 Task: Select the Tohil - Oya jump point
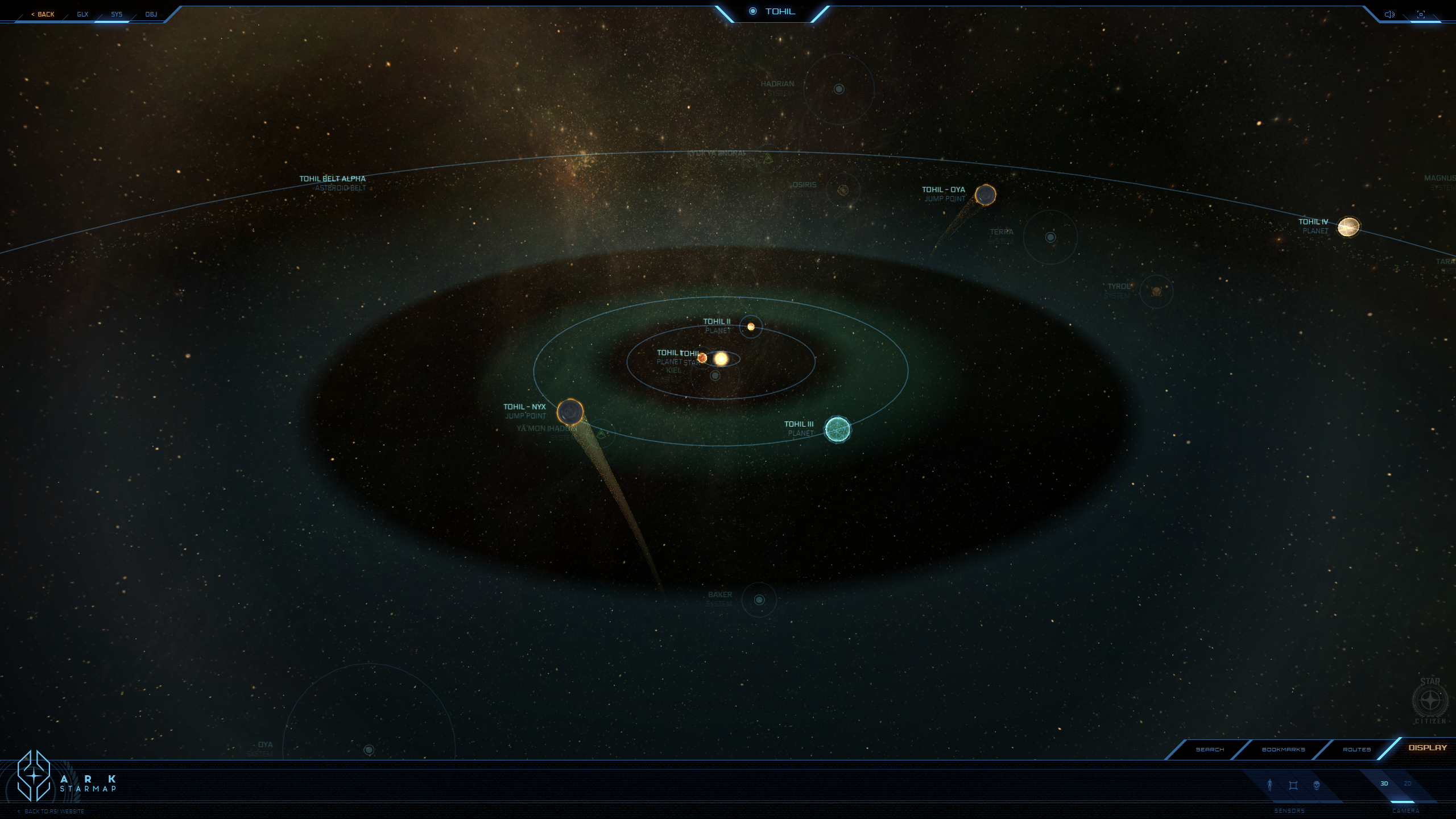[985, 195]
